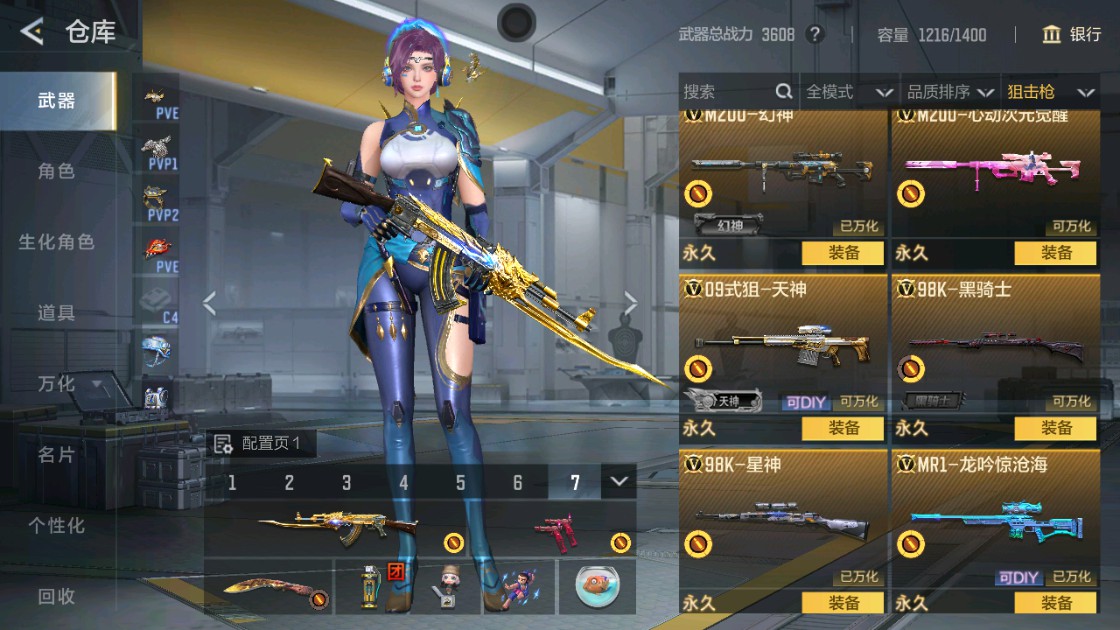This screenshot has height=630, width=1120.
Task: Switch to the 生化角色 tab
Action: click(56, 242)
